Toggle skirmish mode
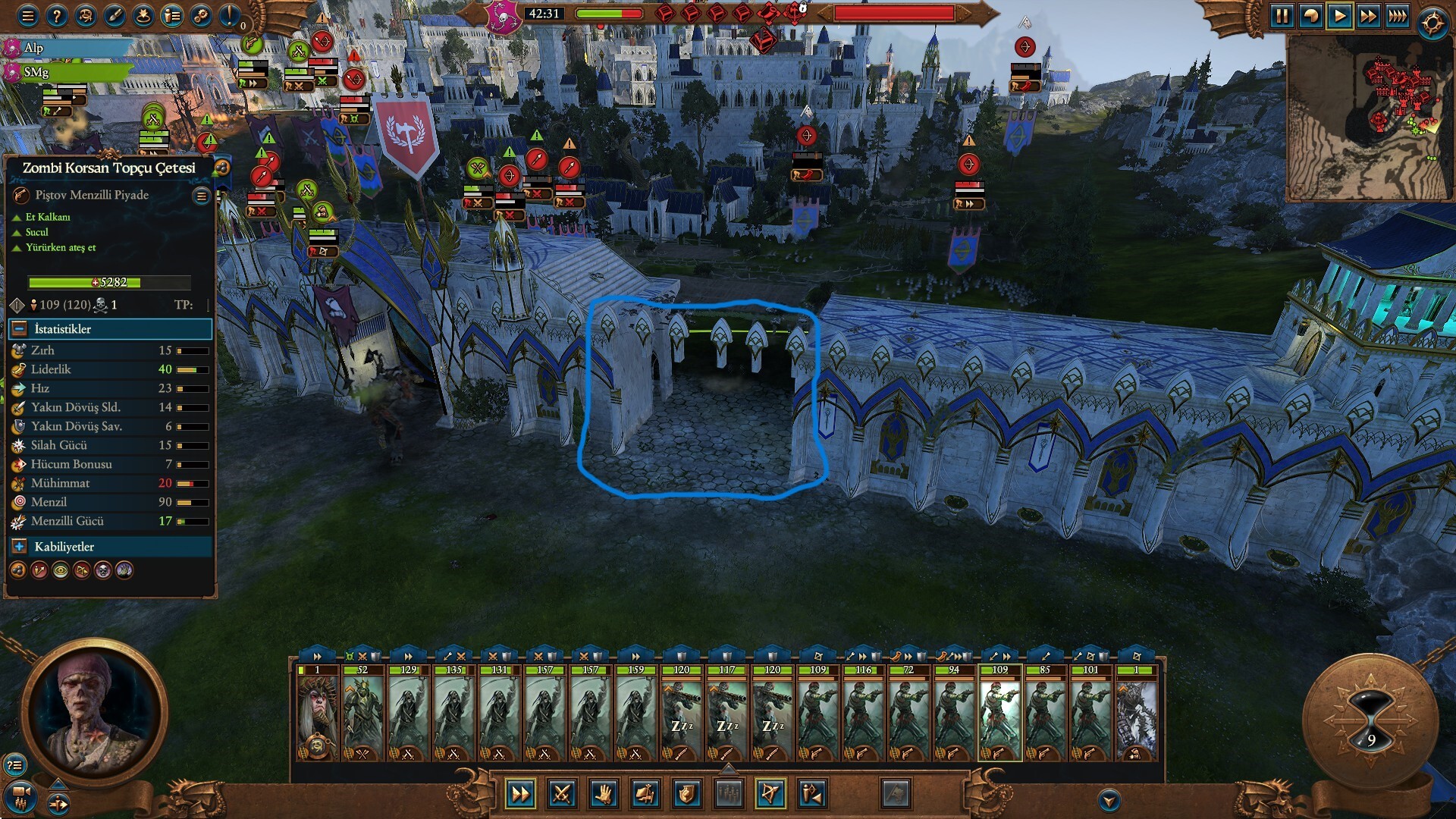1456x819 pixels. 811,794
